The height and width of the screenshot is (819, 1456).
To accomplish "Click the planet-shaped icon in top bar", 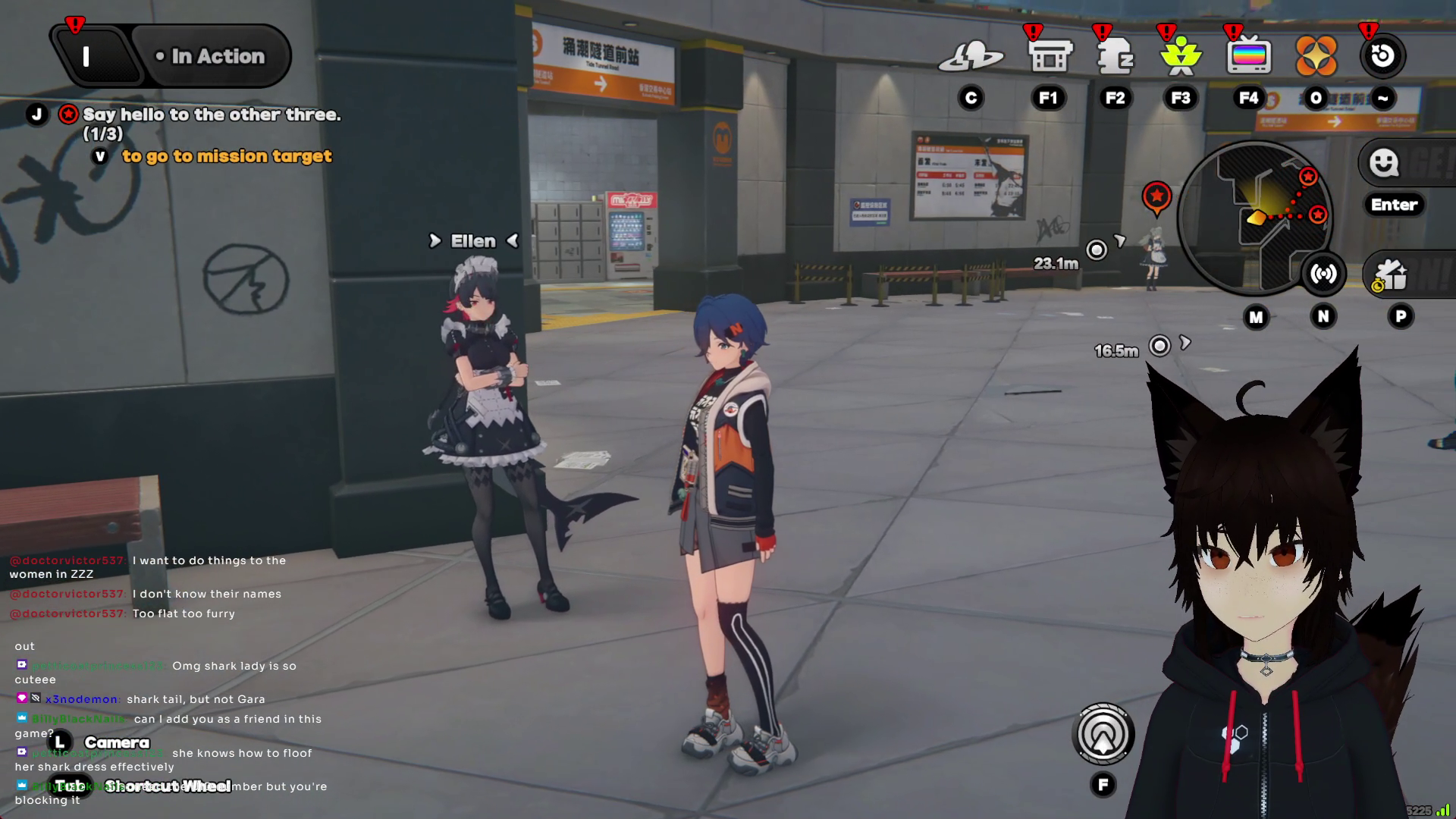I will click(971, 57).
